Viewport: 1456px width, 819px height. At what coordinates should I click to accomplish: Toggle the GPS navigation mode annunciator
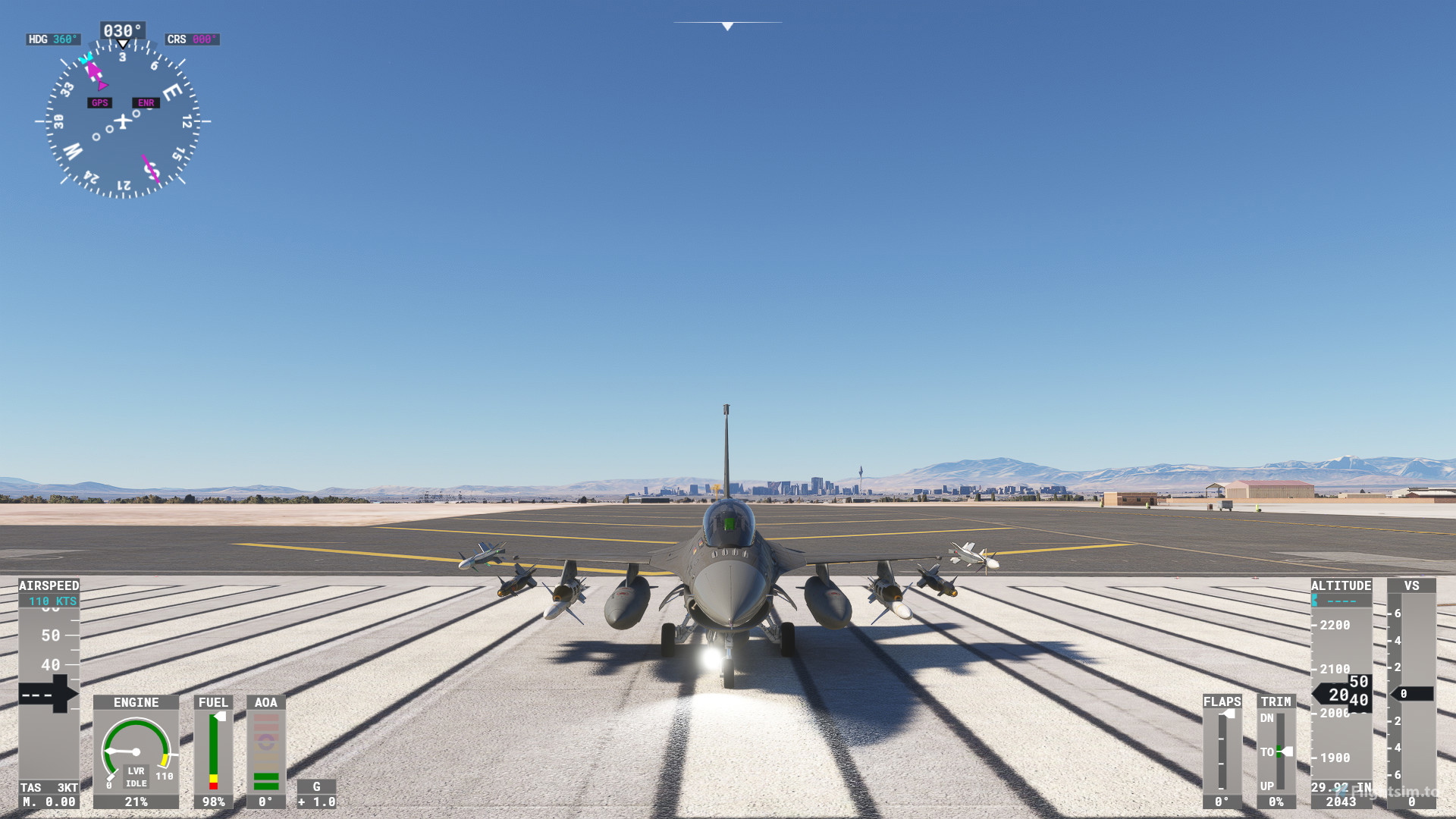pyautogui.click(x=98, y=102)
